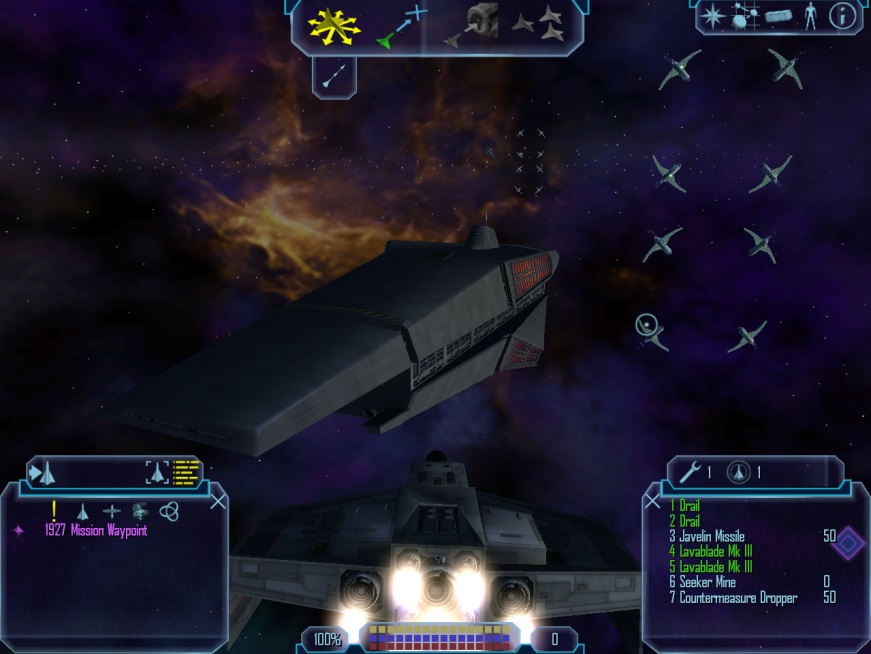Close the weapons list panel
The image size is (871, 654).
[652, 501]
